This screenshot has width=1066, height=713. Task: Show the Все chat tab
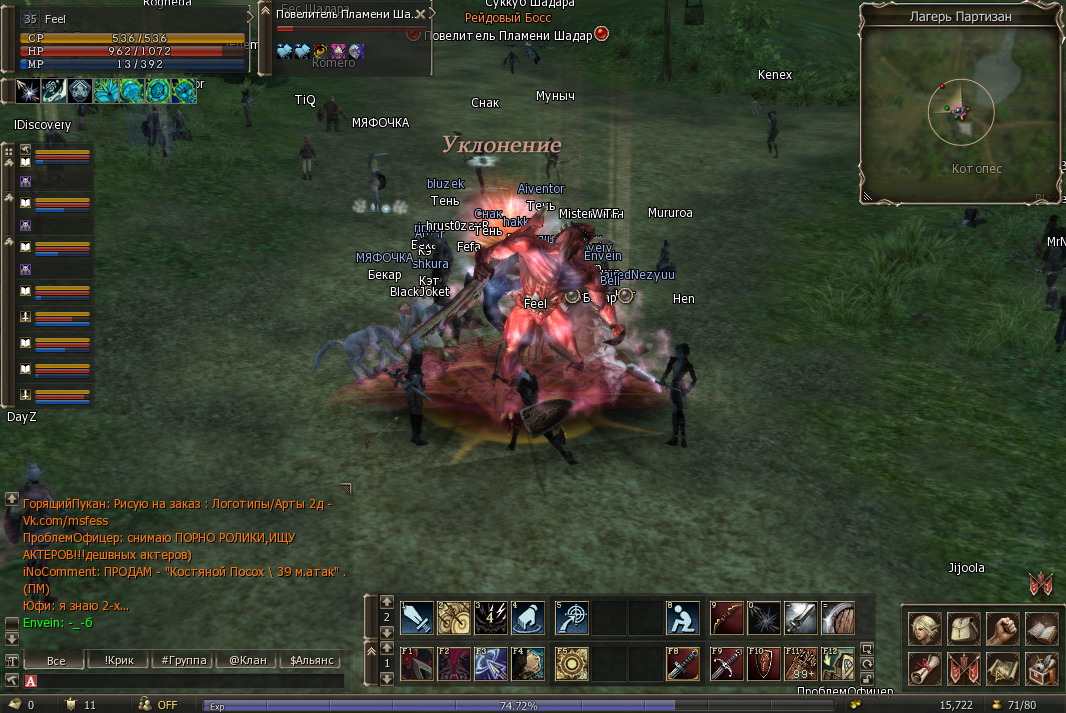[55, 661]
